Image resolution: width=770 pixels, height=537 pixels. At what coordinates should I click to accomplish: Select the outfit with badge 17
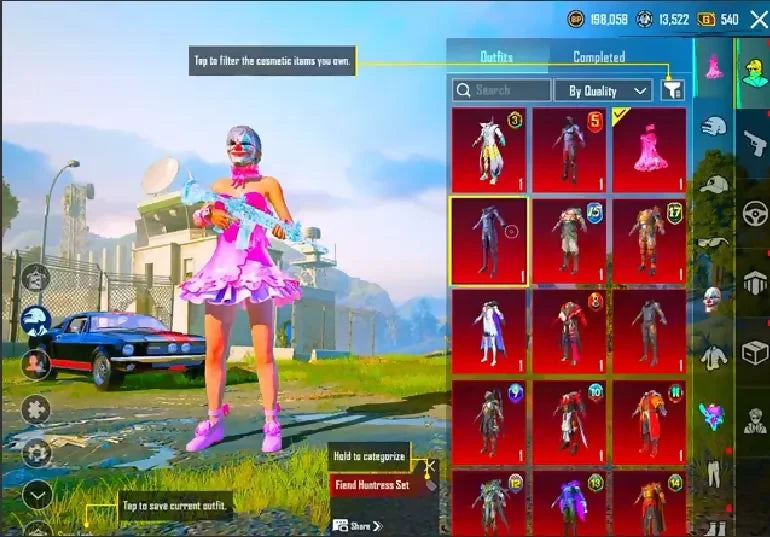click(x=649, y=241)
